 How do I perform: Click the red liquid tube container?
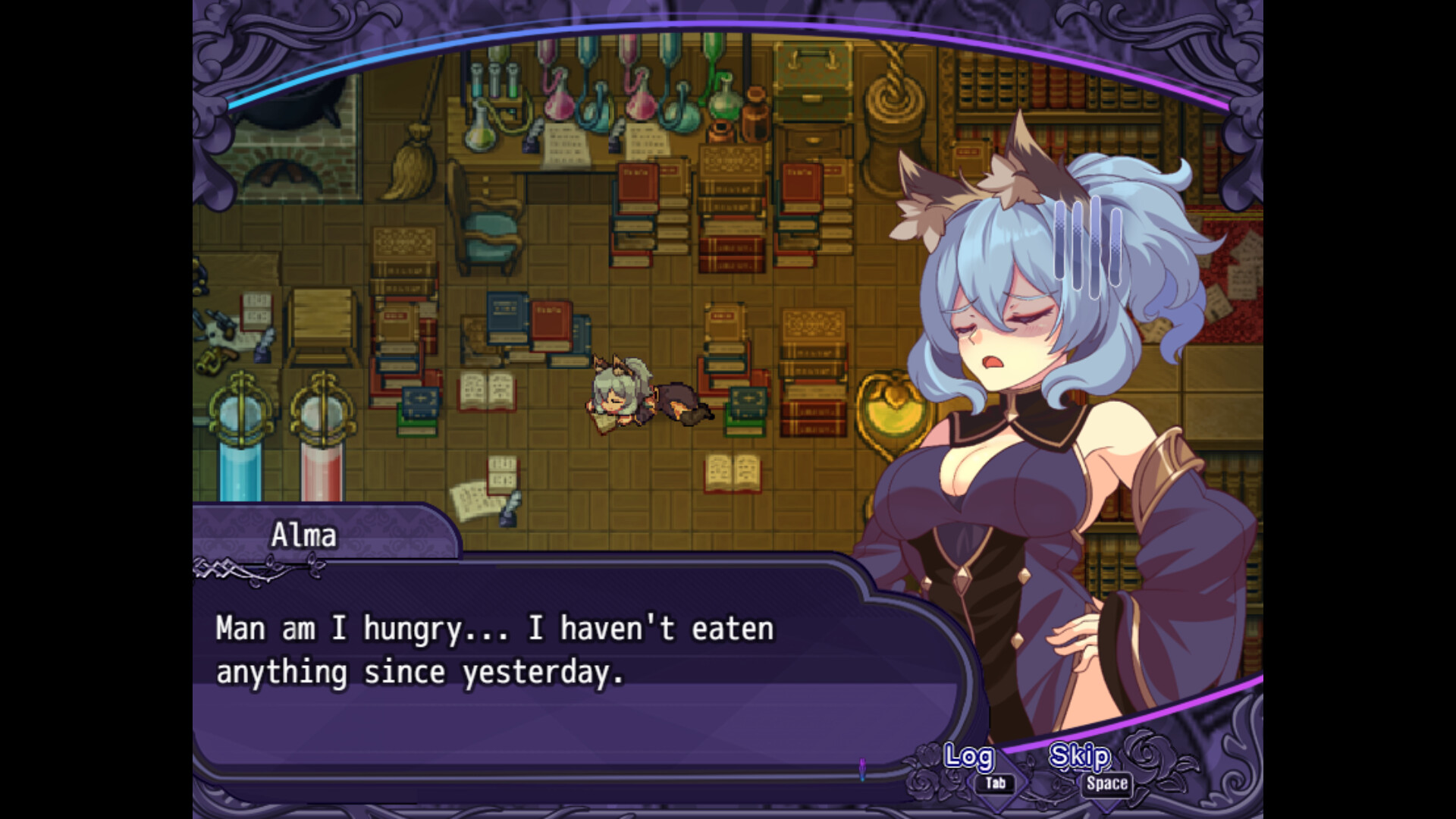pos(322,455)
